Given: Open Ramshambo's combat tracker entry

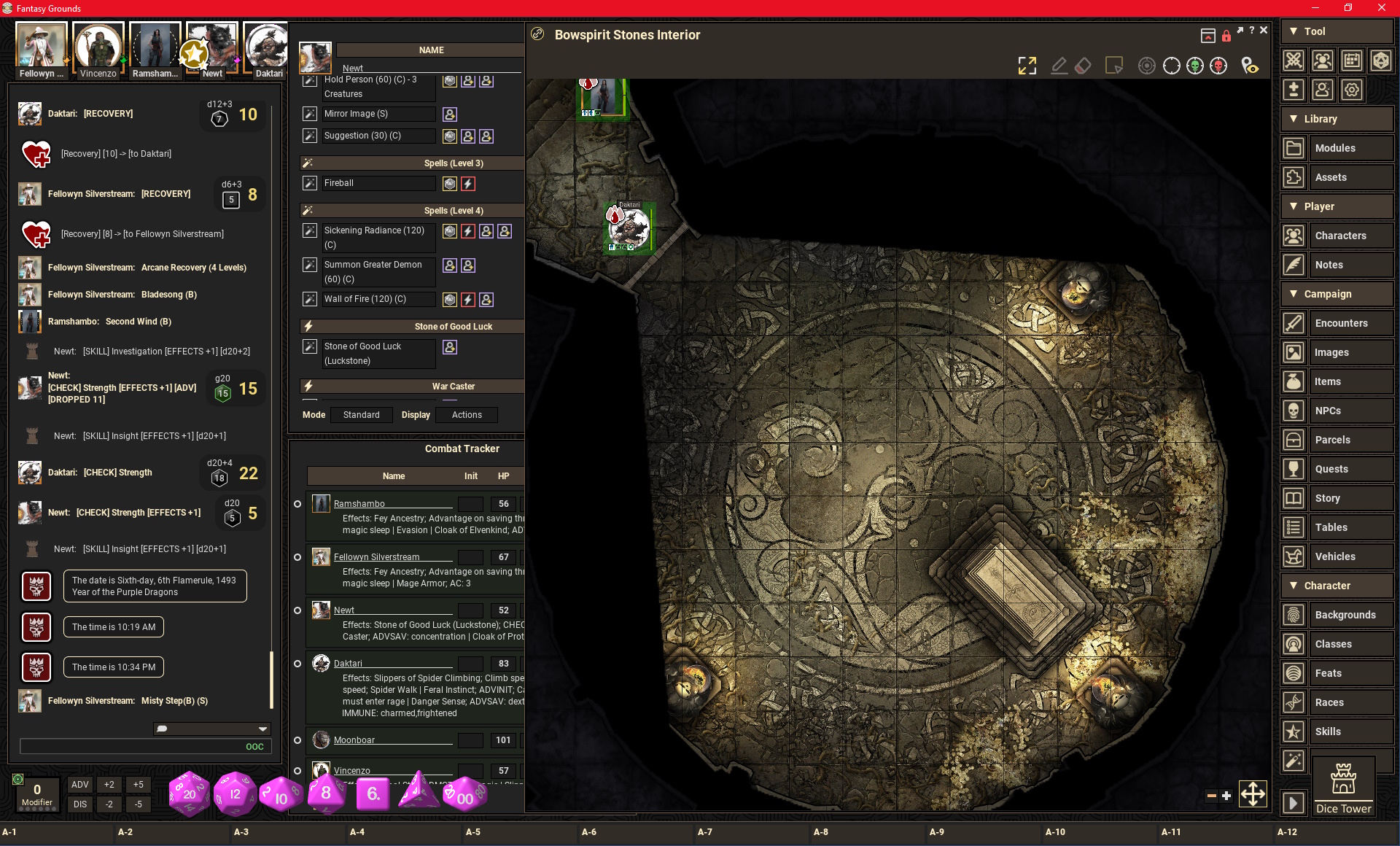Looking at the screenshot, I should pyautogui.click(x=359, y=504).
